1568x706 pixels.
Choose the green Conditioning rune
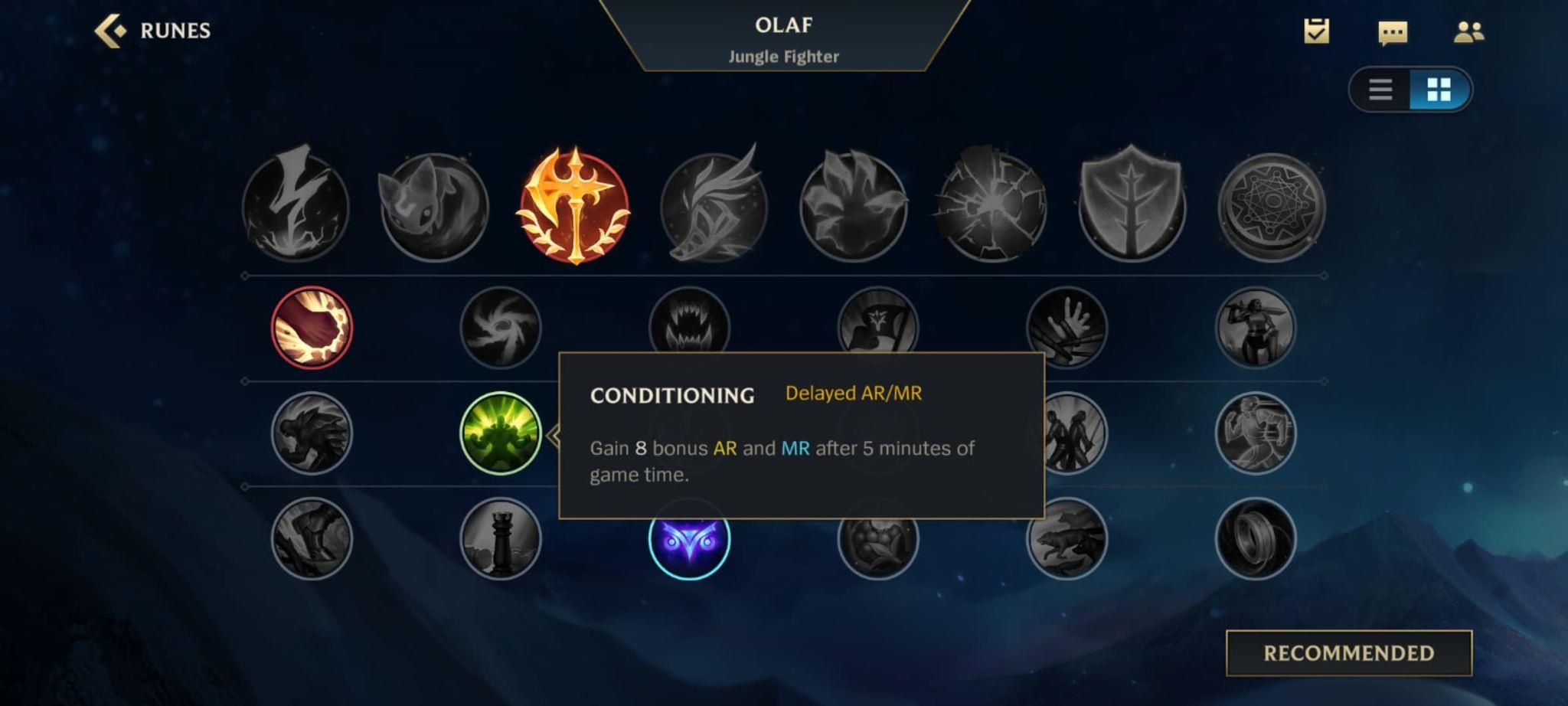[501, 433]
